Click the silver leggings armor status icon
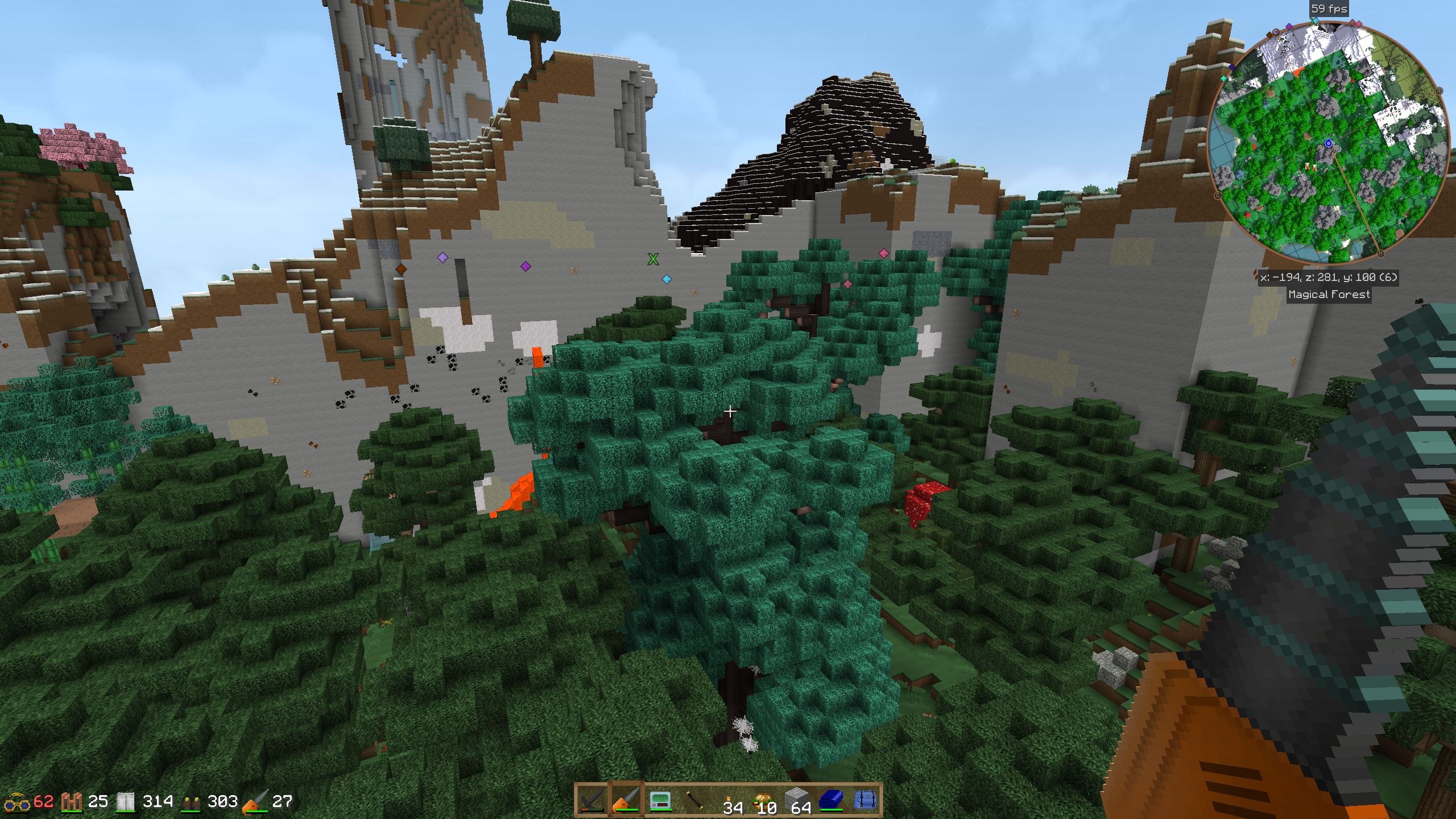 pyautogui.click(x=126, y=802)
